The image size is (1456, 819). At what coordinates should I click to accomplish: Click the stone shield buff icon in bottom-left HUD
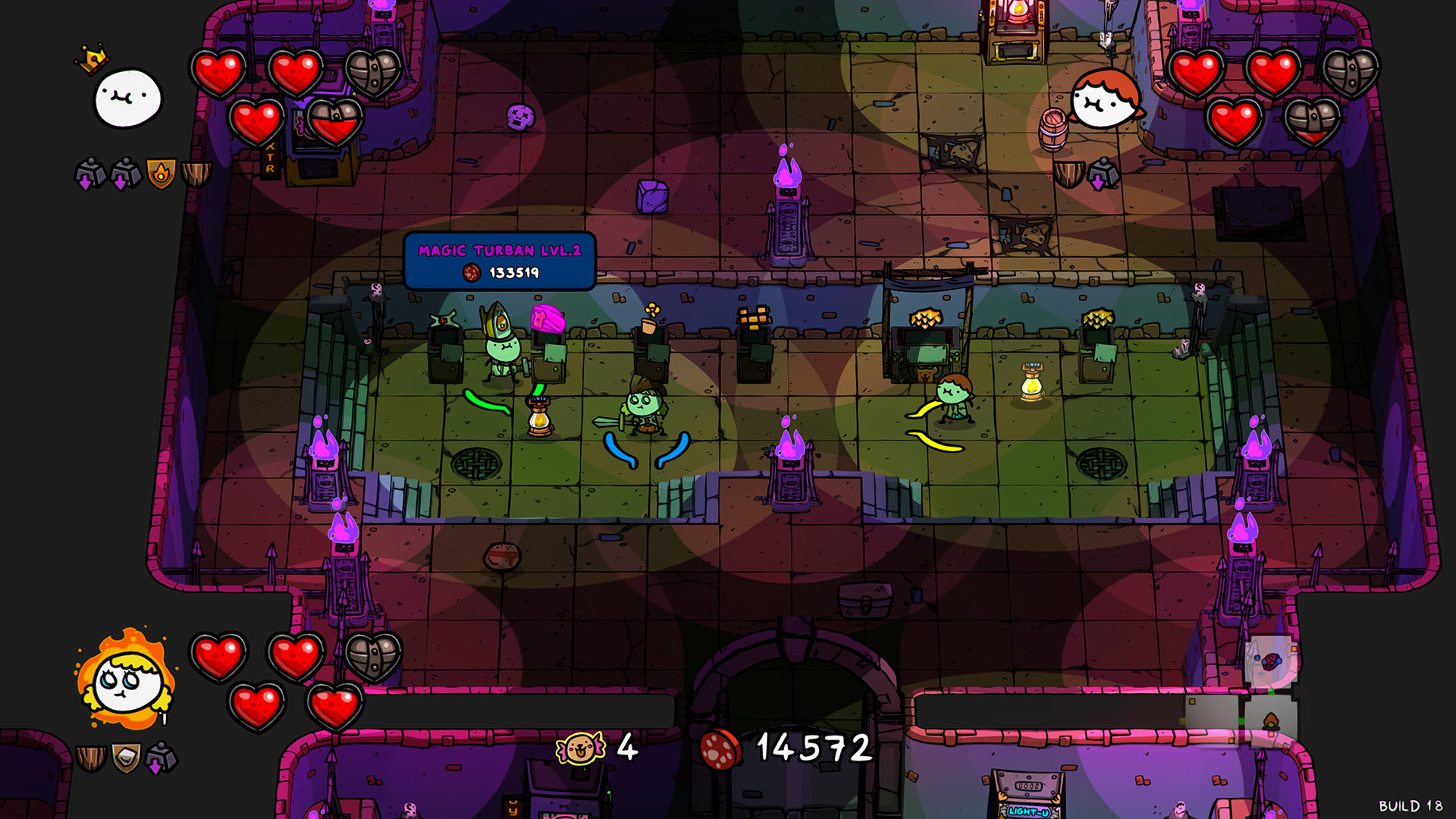pyautogui.click(x=125, y=755)
